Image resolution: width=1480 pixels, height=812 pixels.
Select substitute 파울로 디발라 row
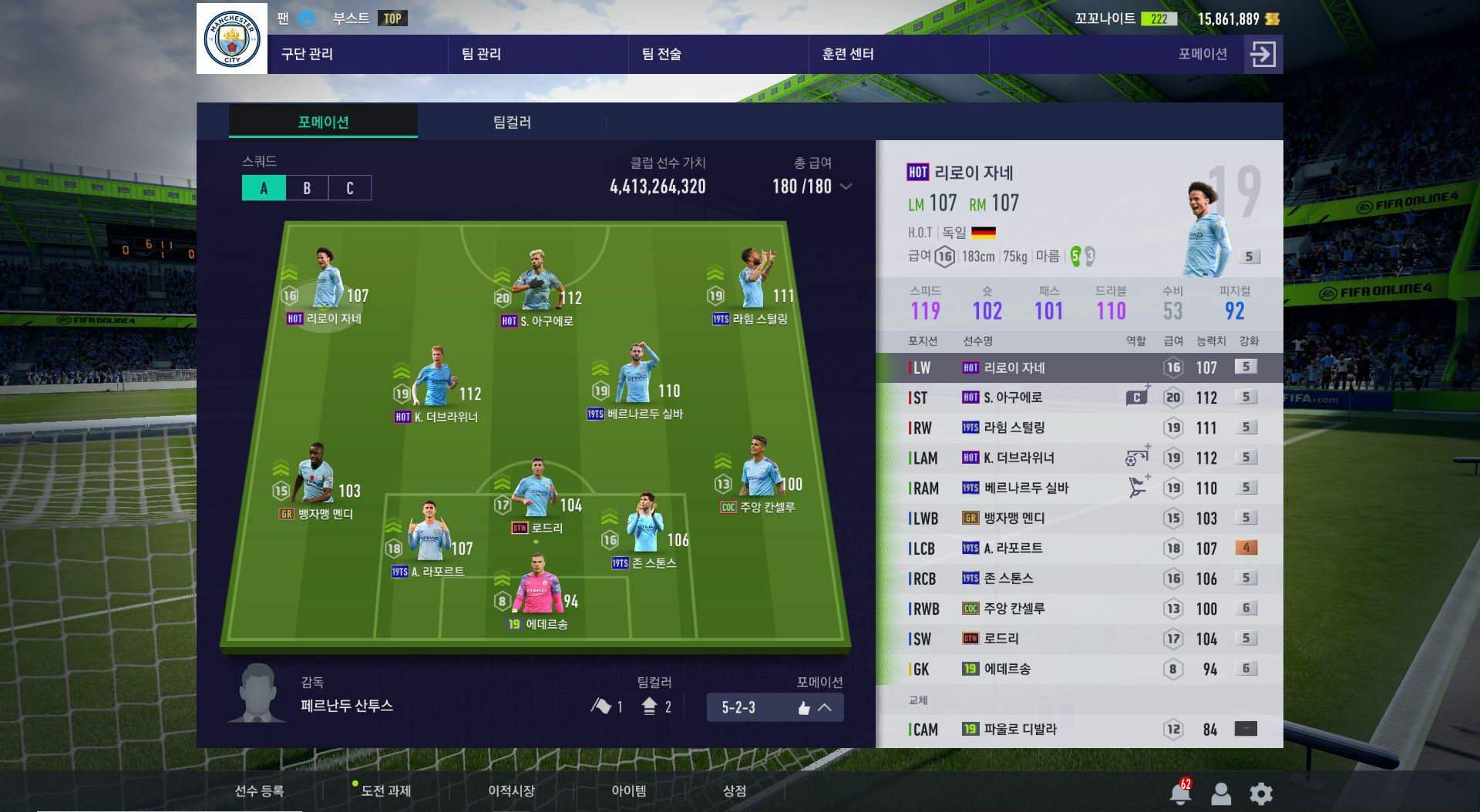coord(1079,729)
